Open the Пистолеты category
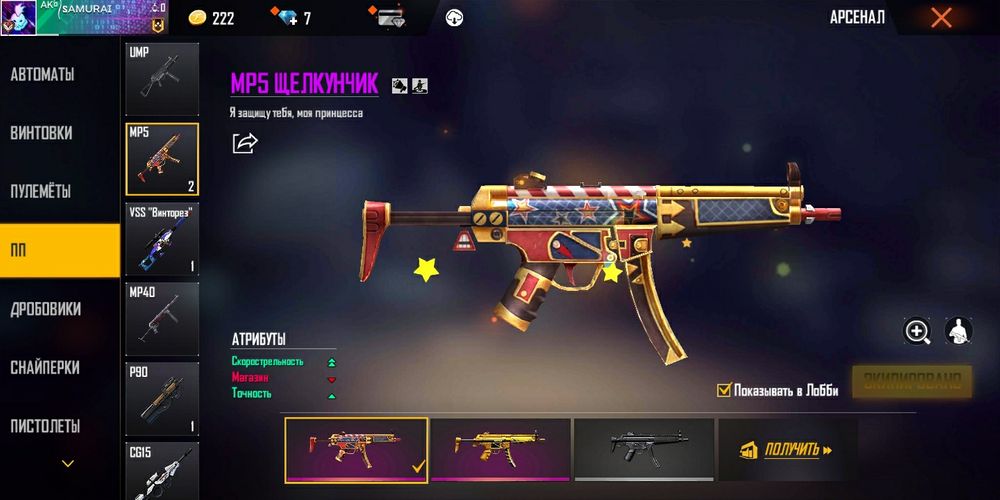The image size is (1000, 500). pos(45,425)
